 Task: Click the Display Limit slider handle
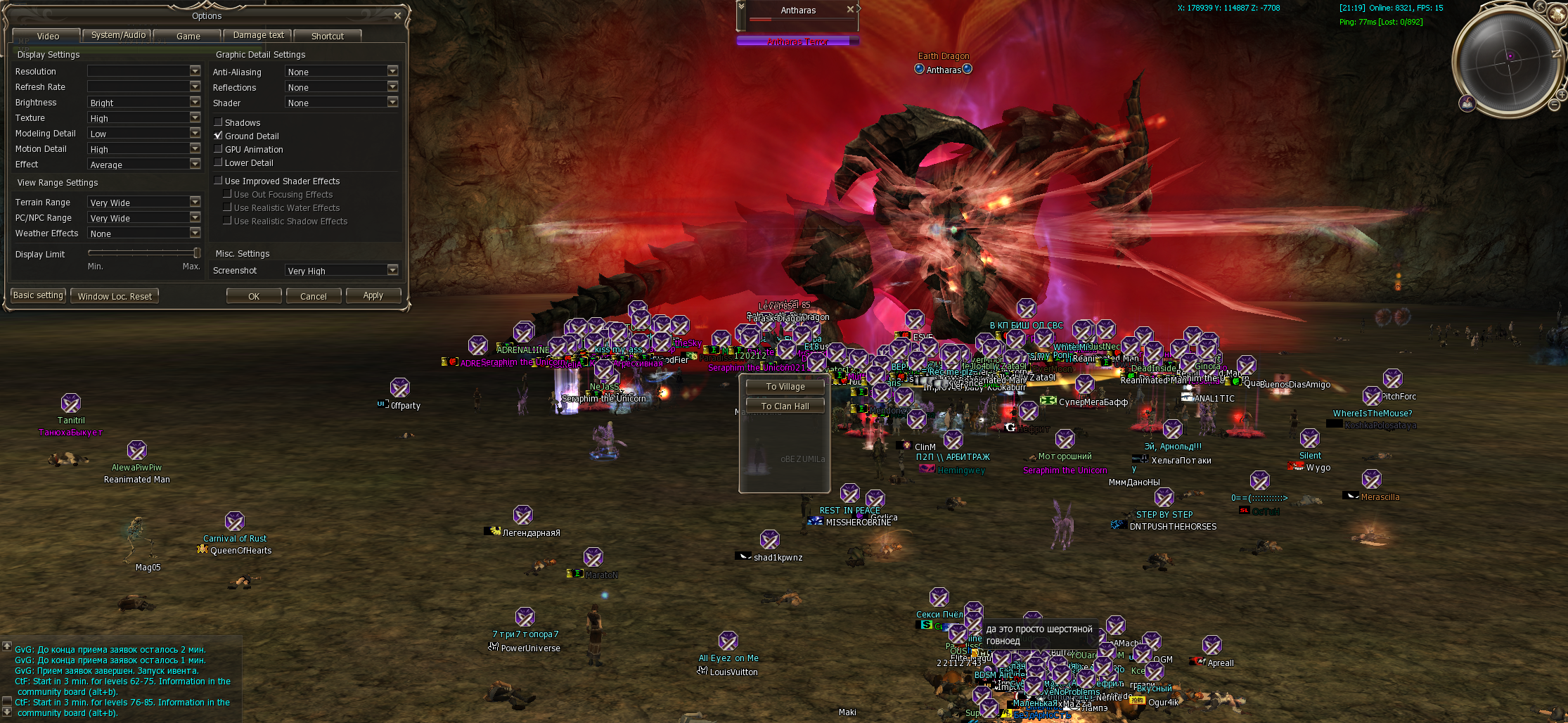tap(197, 252)
